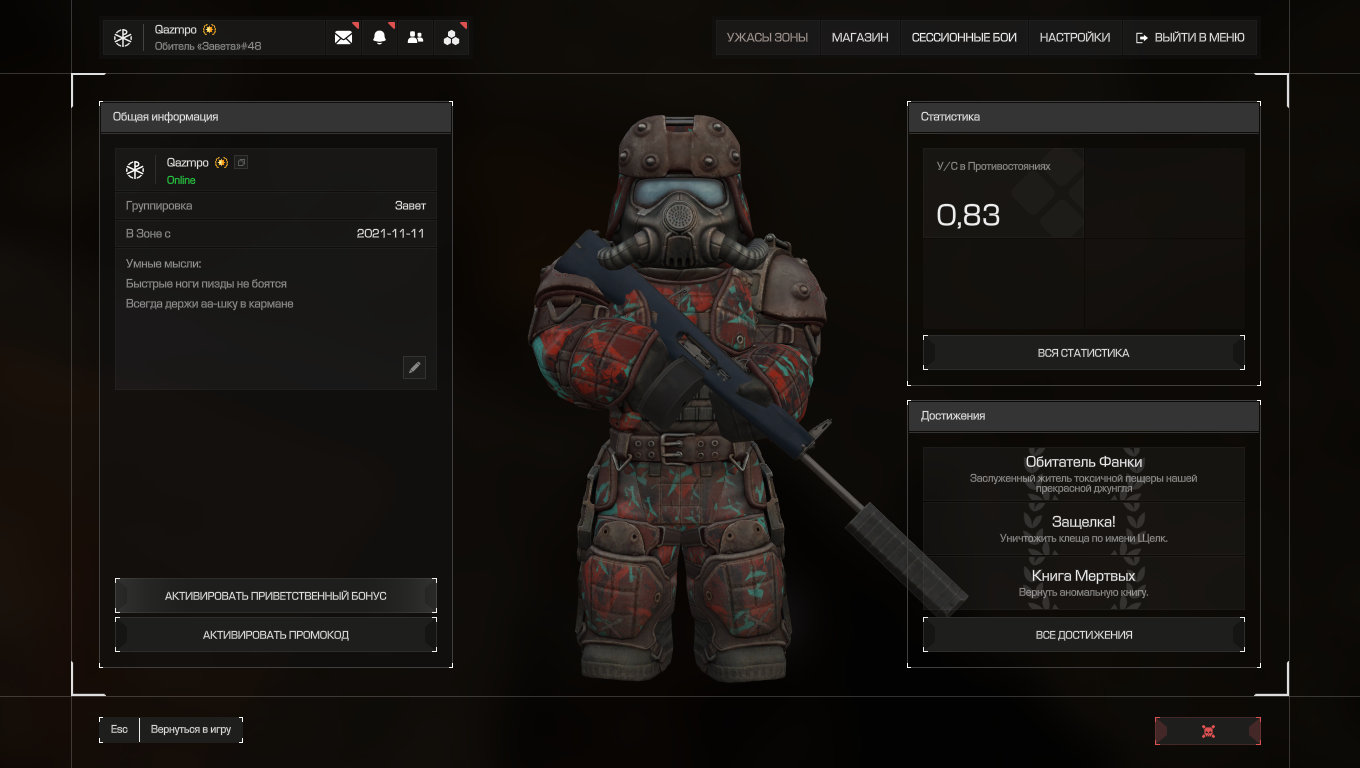Open the МАГАЗИН shop

coord(860,38)
